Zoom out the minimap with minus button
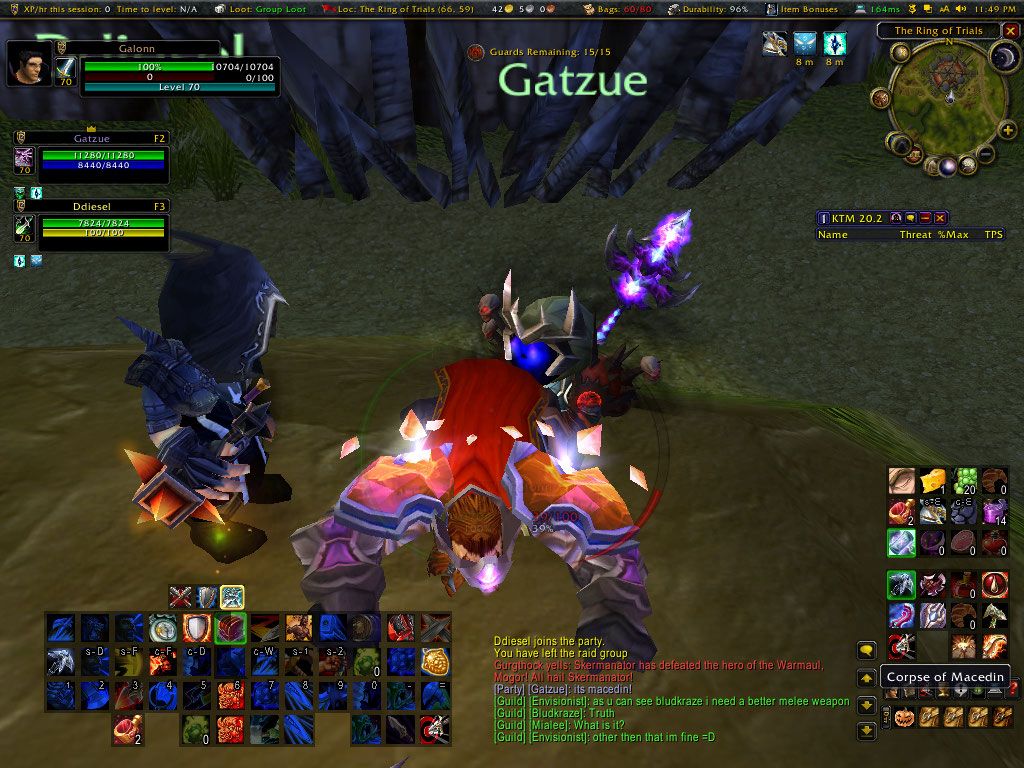Image resolution: width=1024 pixels, height=768 pixels. pyautogui.click(x=984, y=155)
